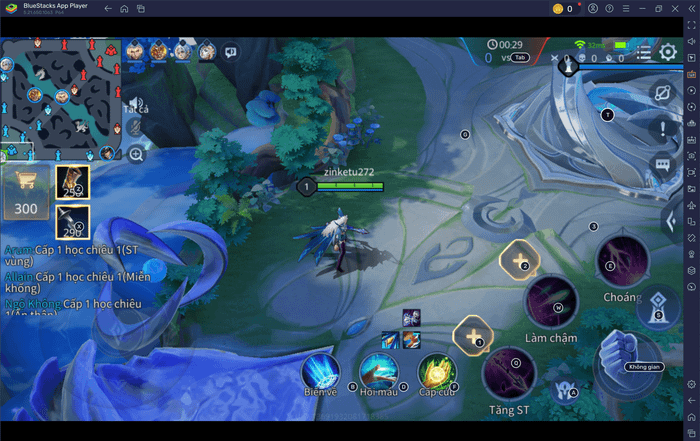
Task: Open the BlueStacks settings gear in the sidebar
Action: [x=691, y=383]
